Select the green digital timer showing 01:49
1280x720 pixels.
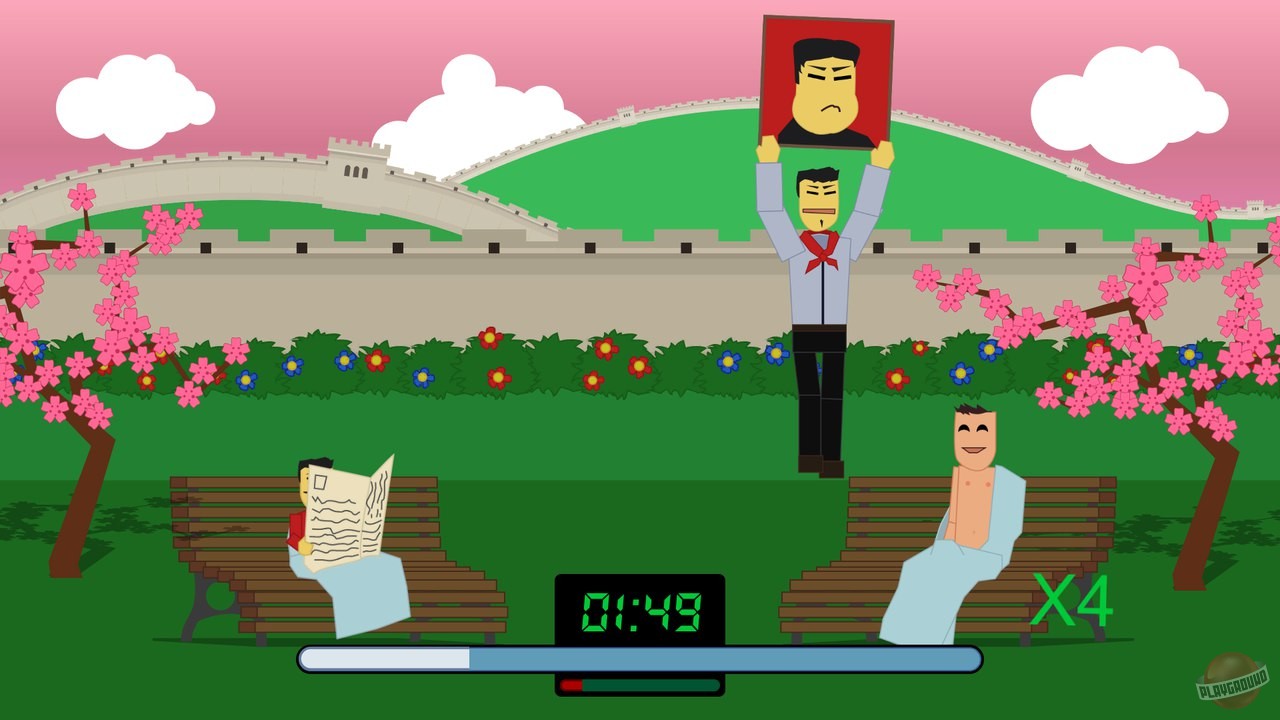[640, 605]
